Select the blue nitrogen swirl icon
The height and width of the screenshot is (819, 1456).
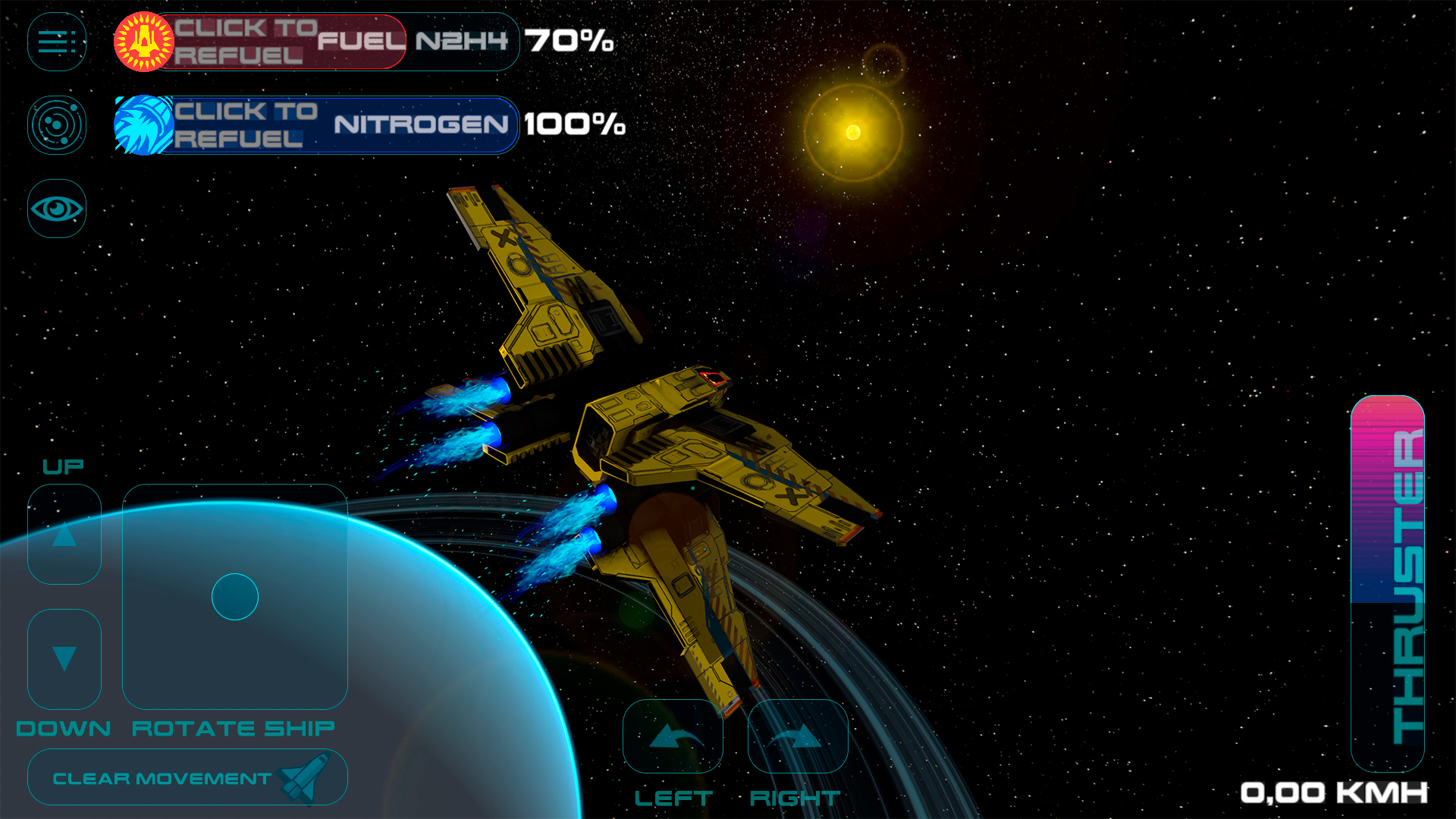point(141,125)
